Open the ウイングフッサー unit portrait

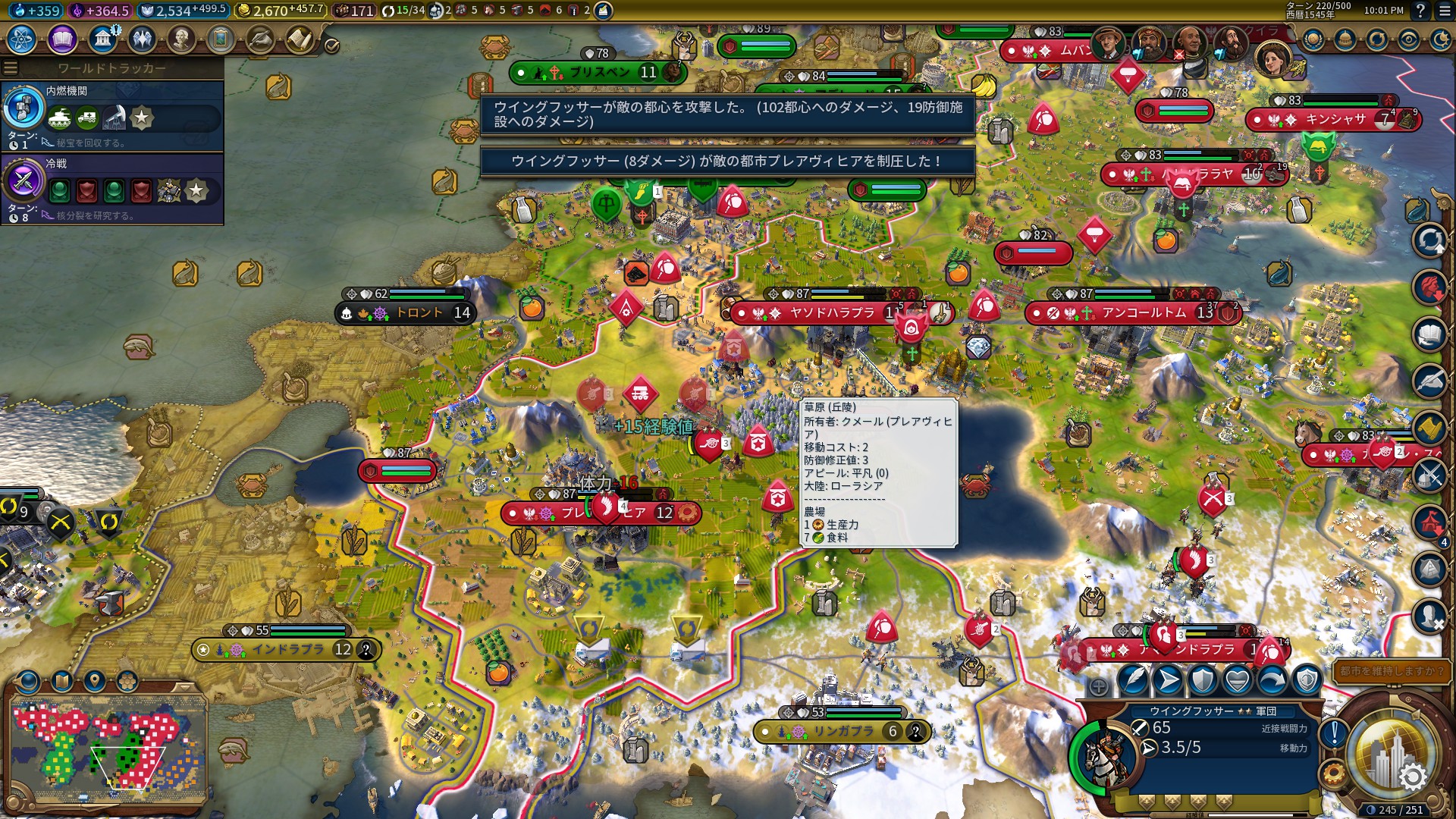point(1104,755)
